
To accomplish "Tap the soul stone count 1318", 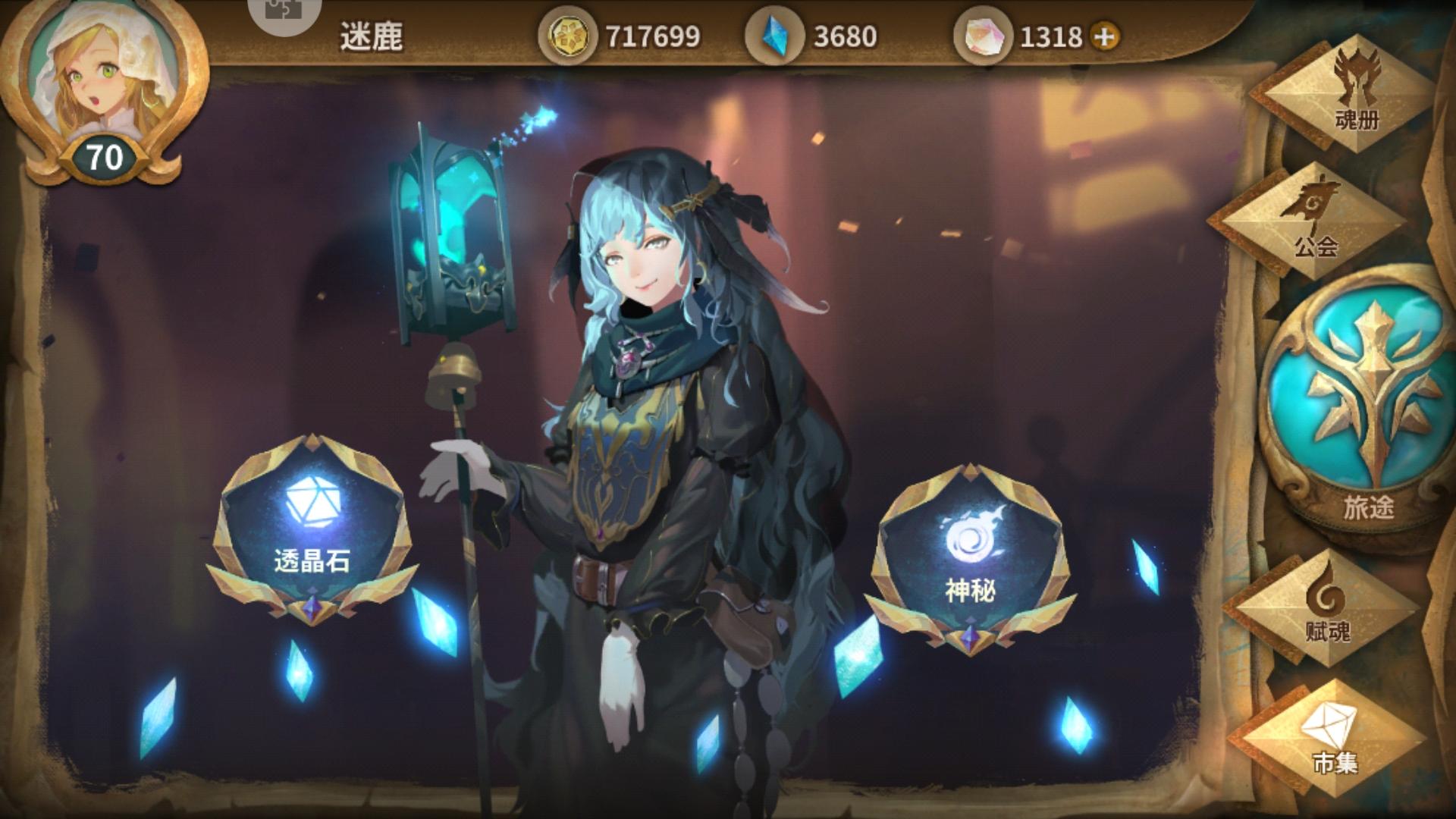I will pyautogui.click(x=1052, y=34).
